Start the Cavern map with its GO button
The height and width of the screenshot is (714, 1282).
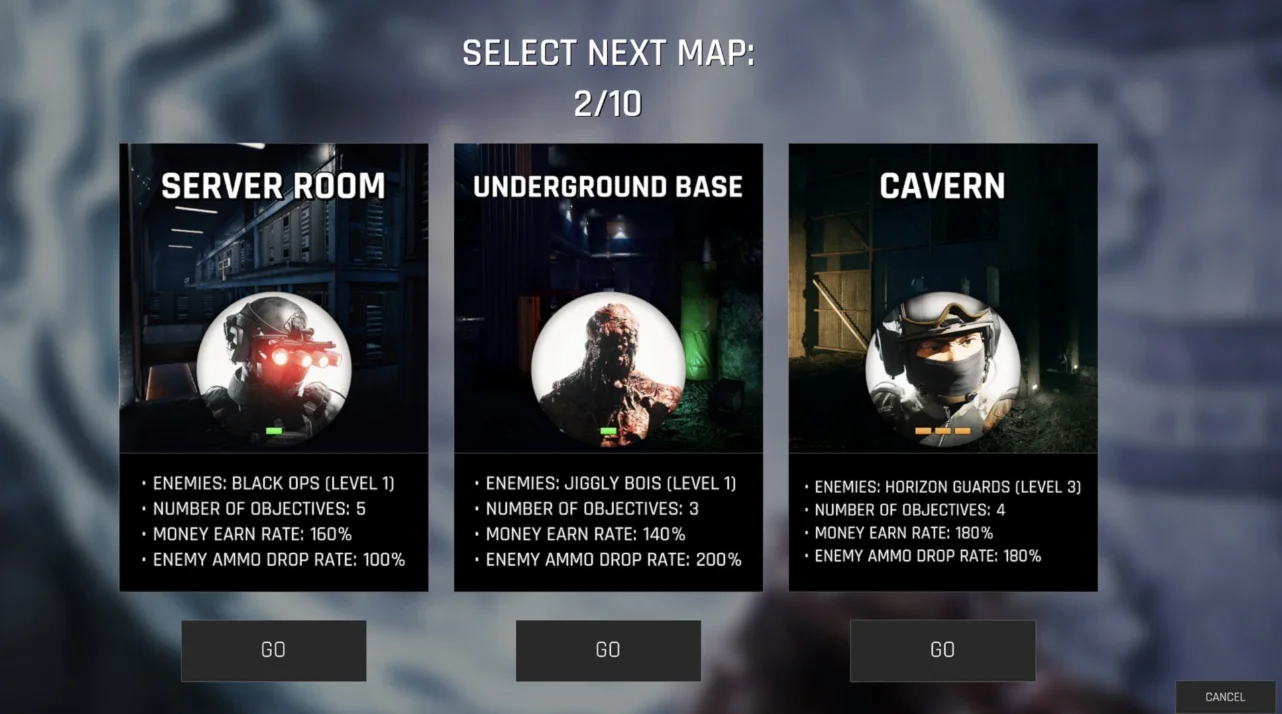[942, 650]
